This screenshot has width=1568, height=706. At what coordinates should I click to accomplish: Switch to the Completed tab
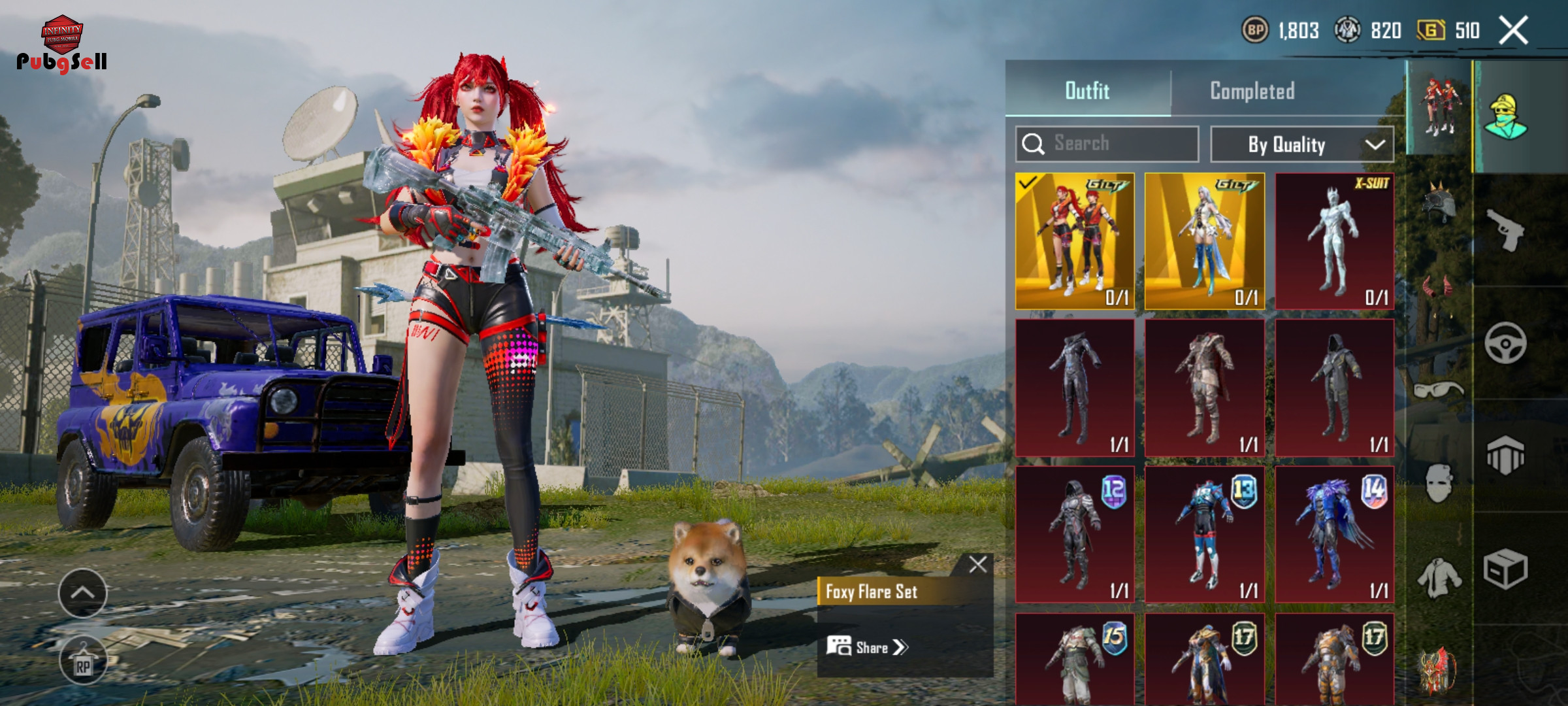click(1252, 91)
